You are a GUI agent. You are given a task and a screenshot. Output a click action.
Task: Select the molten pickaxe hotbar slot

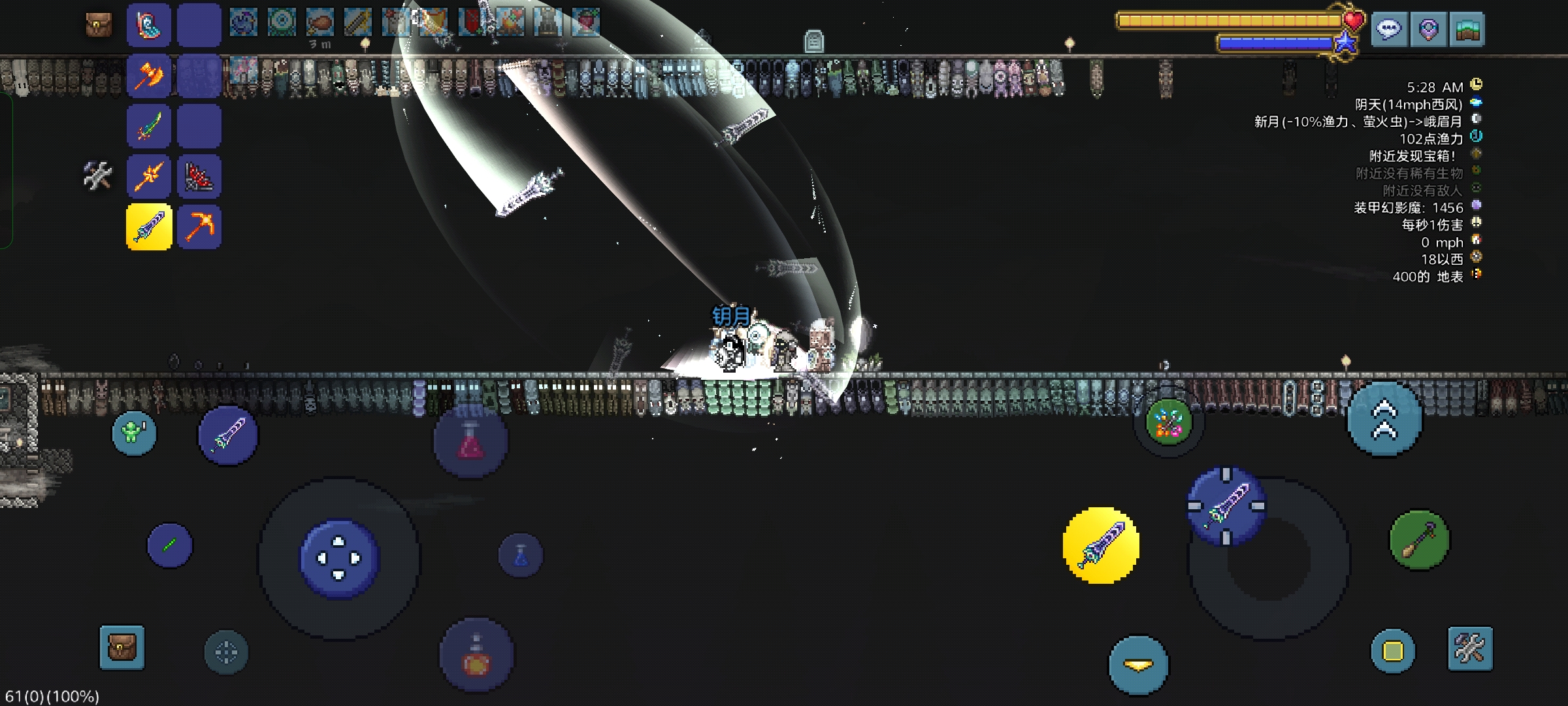[199, 227]
